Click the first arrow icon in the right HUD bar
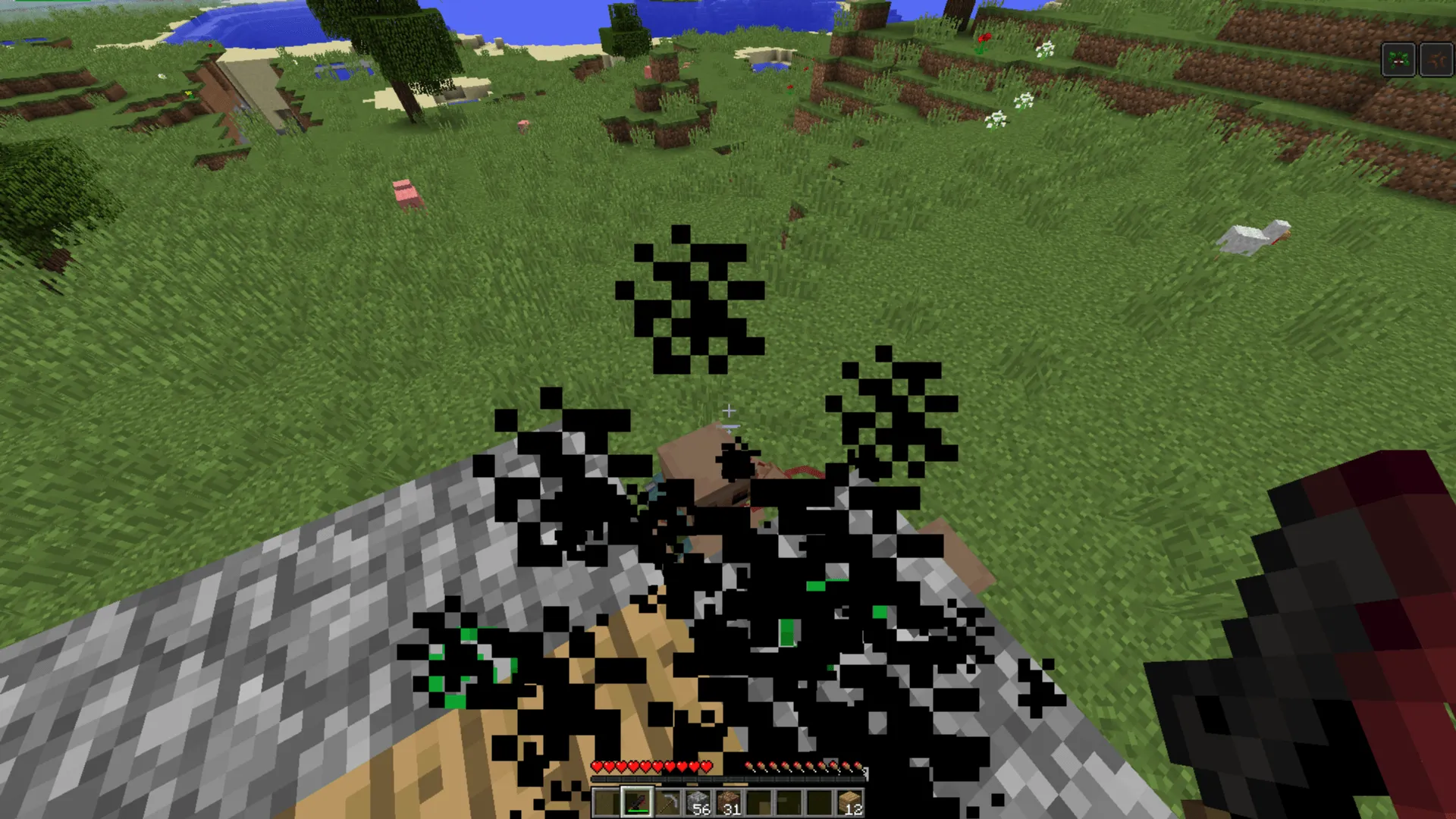 point(748,765)
